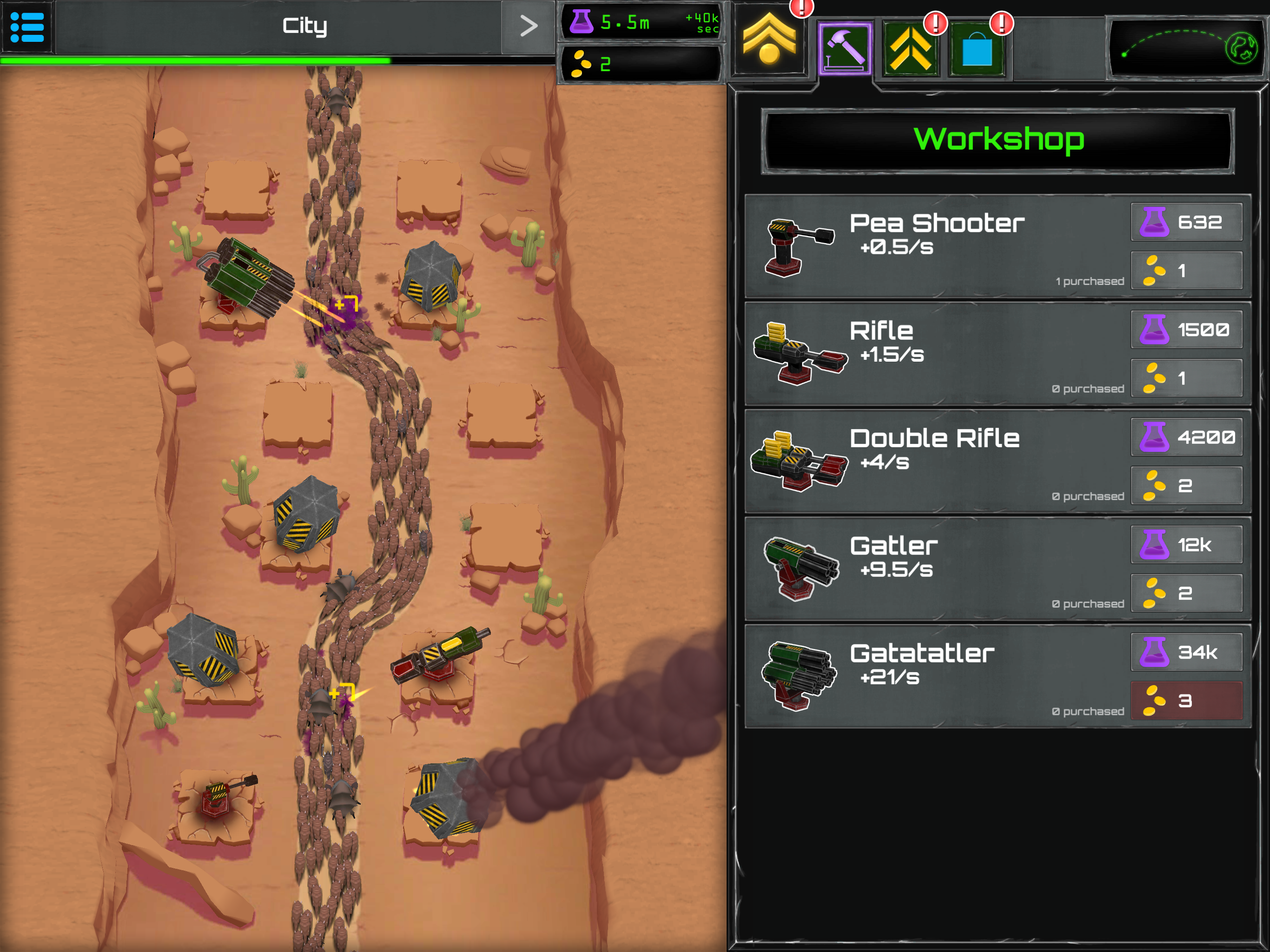
Task: Select the Gatatatler turret icon
Action: [798, 676]
